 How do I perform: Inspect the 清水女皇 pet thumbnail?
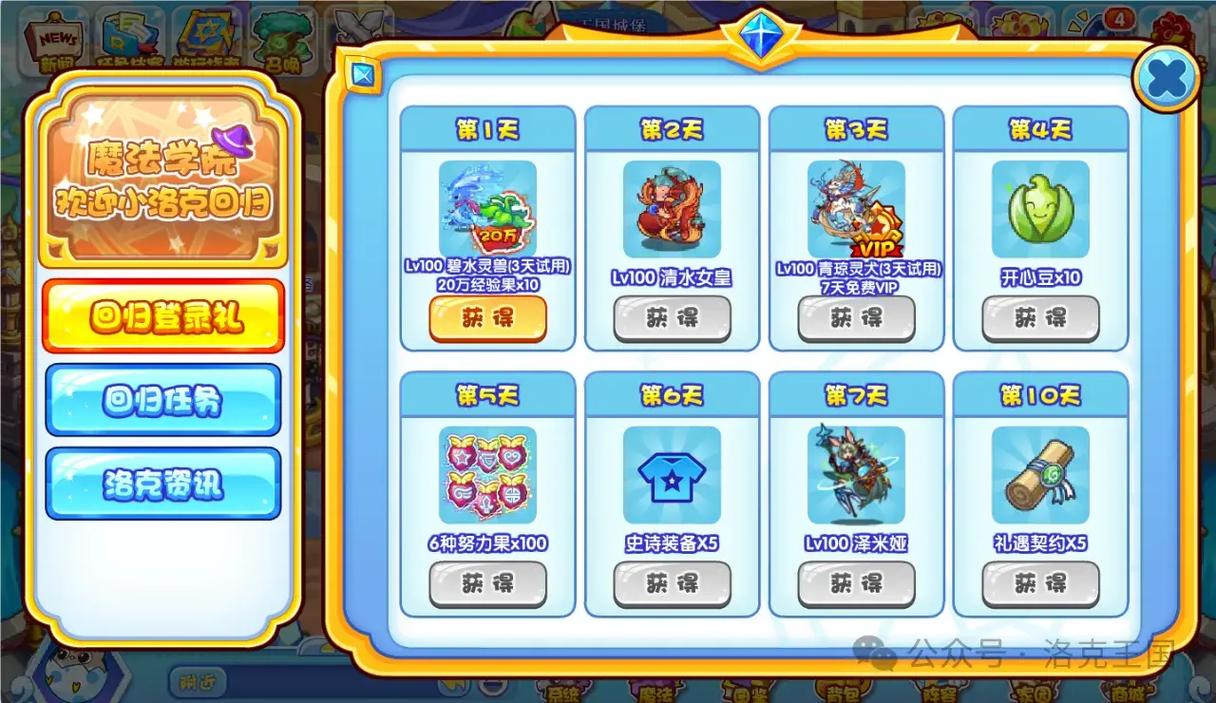[672, 209]
